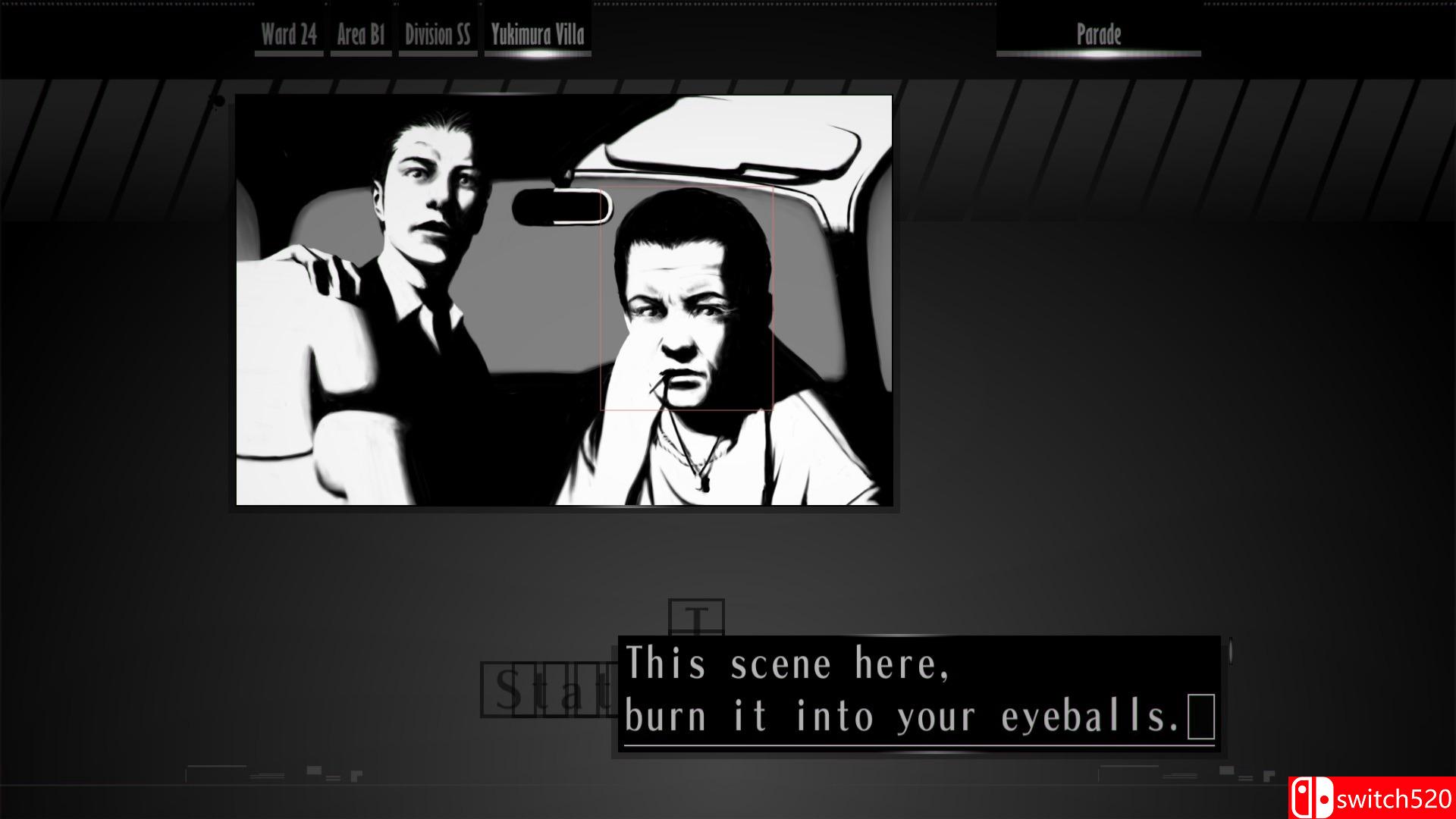This screenshot has width=1456, height=819.
Task: Click the dialogue box to continue
Action: [910, 690]
